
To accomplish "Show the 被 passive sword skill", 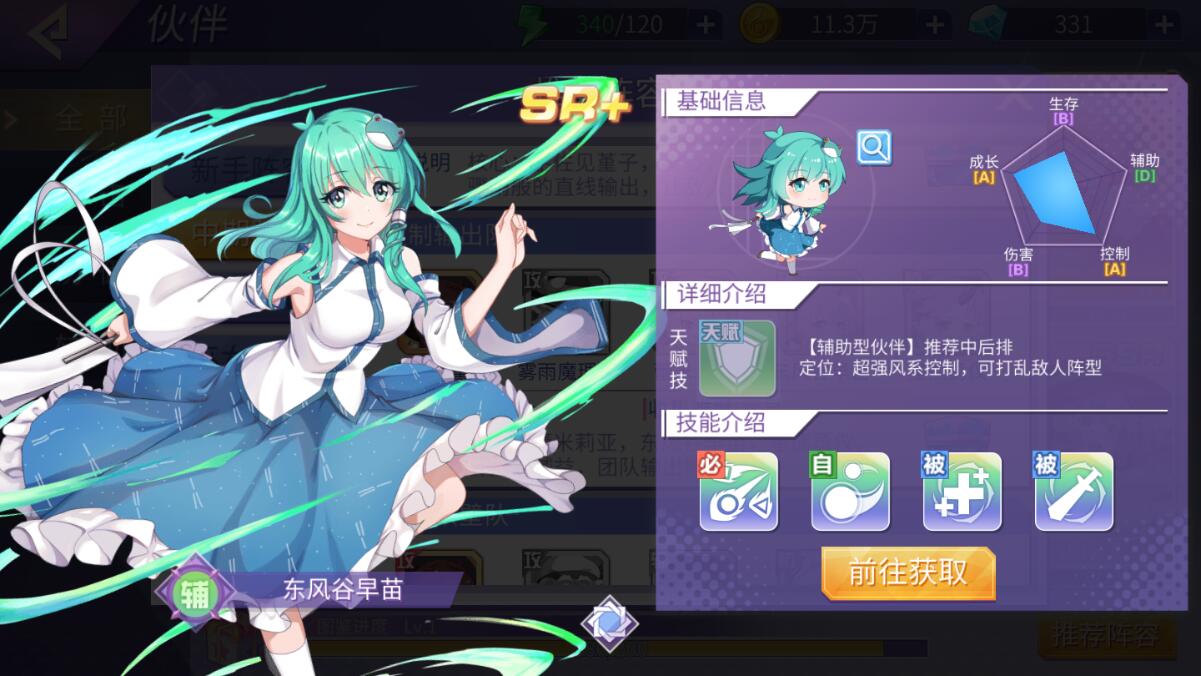I will pyautogui.click(x=1073, y=491).
